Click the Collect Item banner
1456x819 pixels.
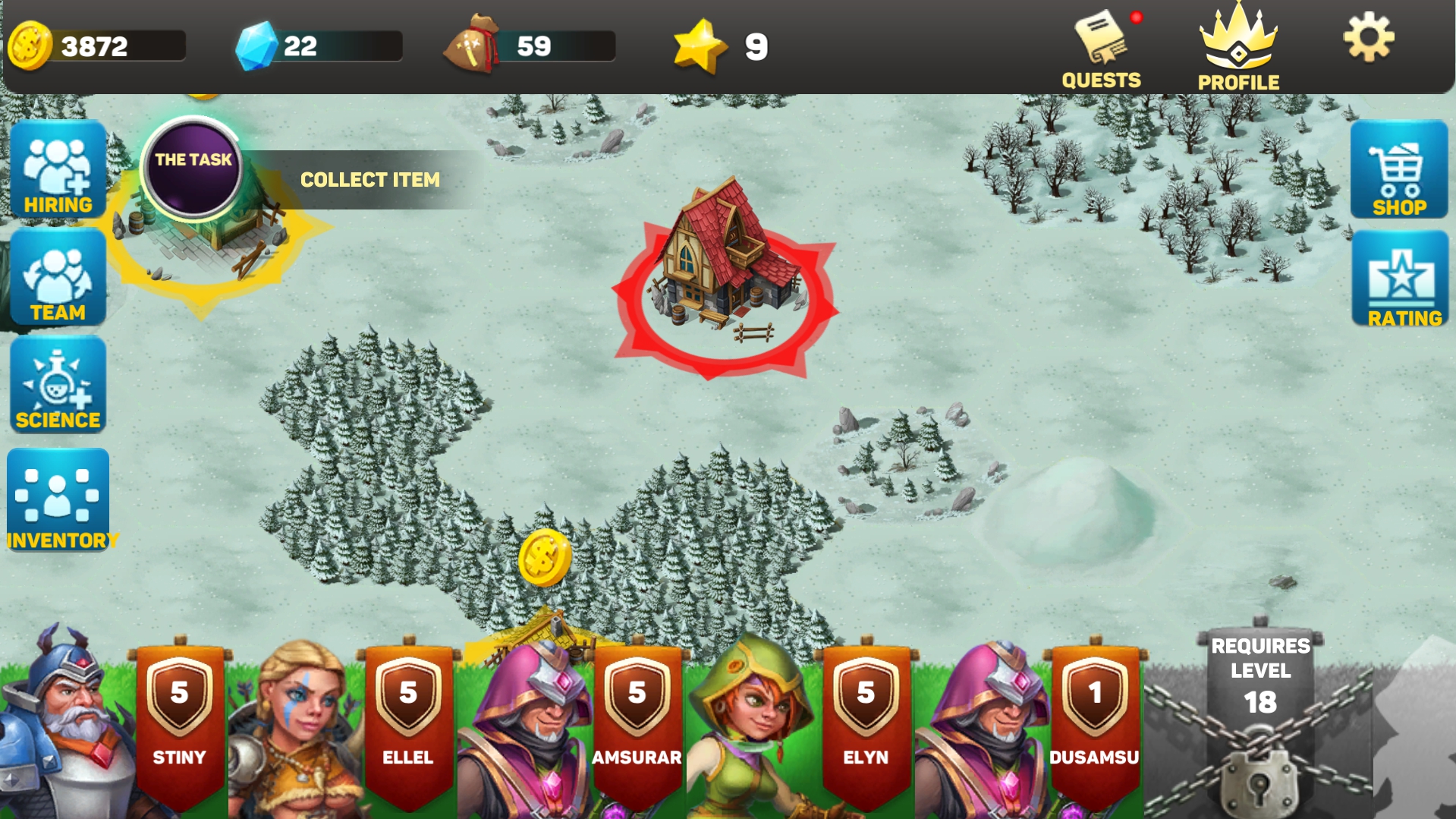(370, 180)
